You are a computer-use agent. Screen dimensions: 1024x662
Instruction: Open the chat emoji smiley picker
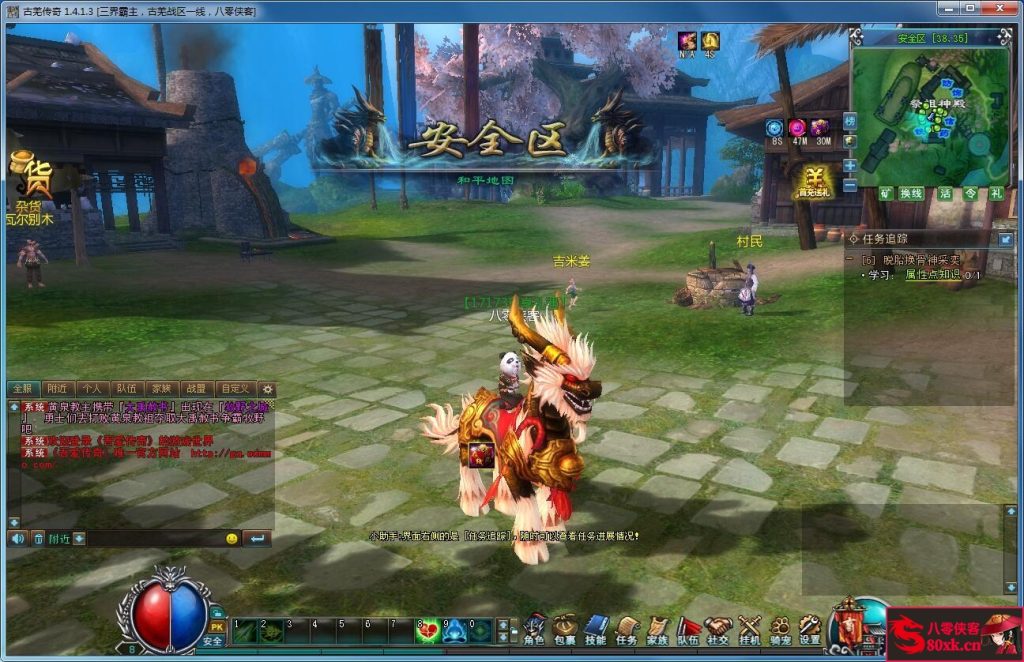(231, 538)
